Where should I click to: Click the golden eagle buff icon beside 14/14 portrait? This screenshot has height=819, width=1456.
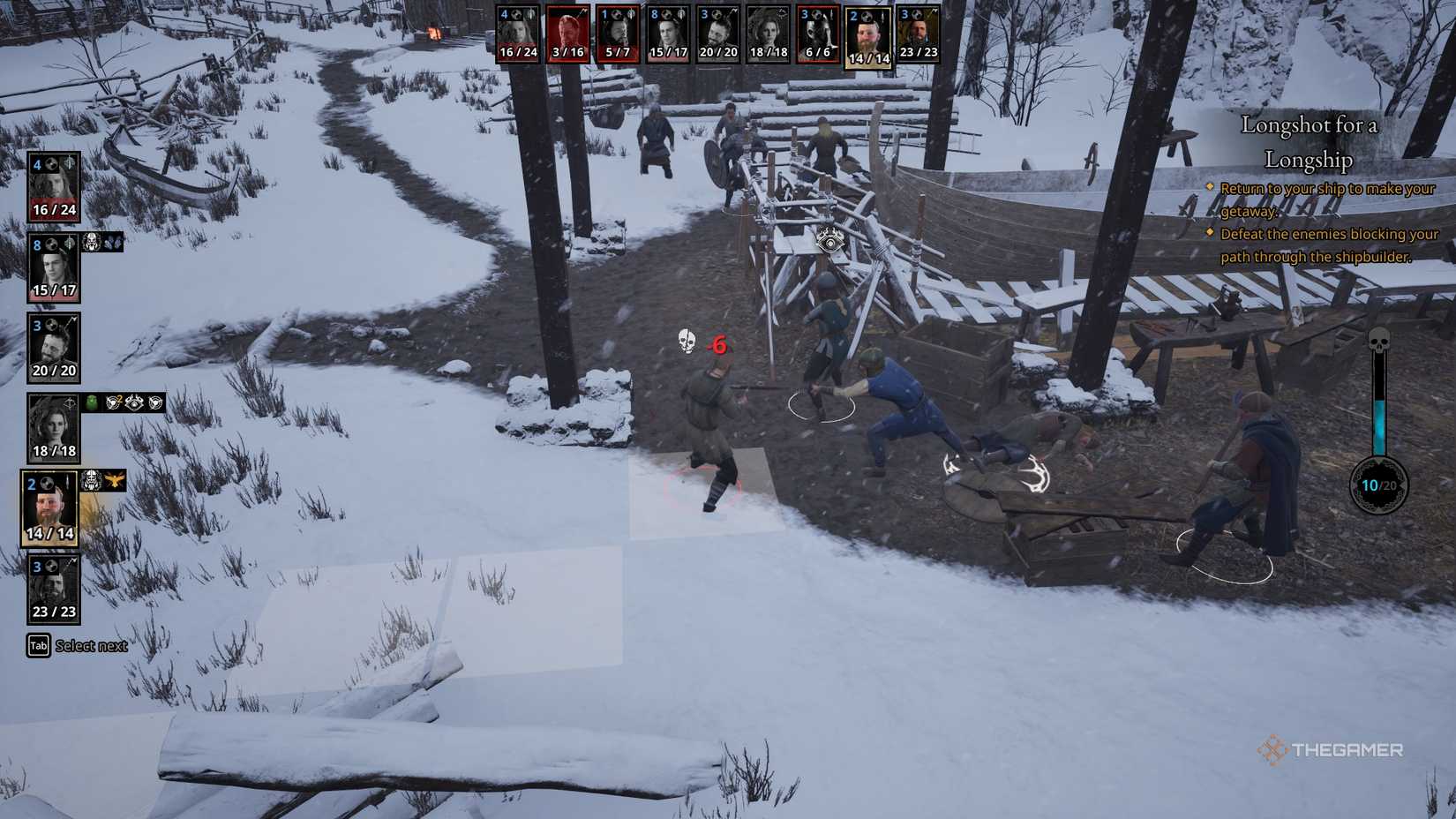point(116,482)
